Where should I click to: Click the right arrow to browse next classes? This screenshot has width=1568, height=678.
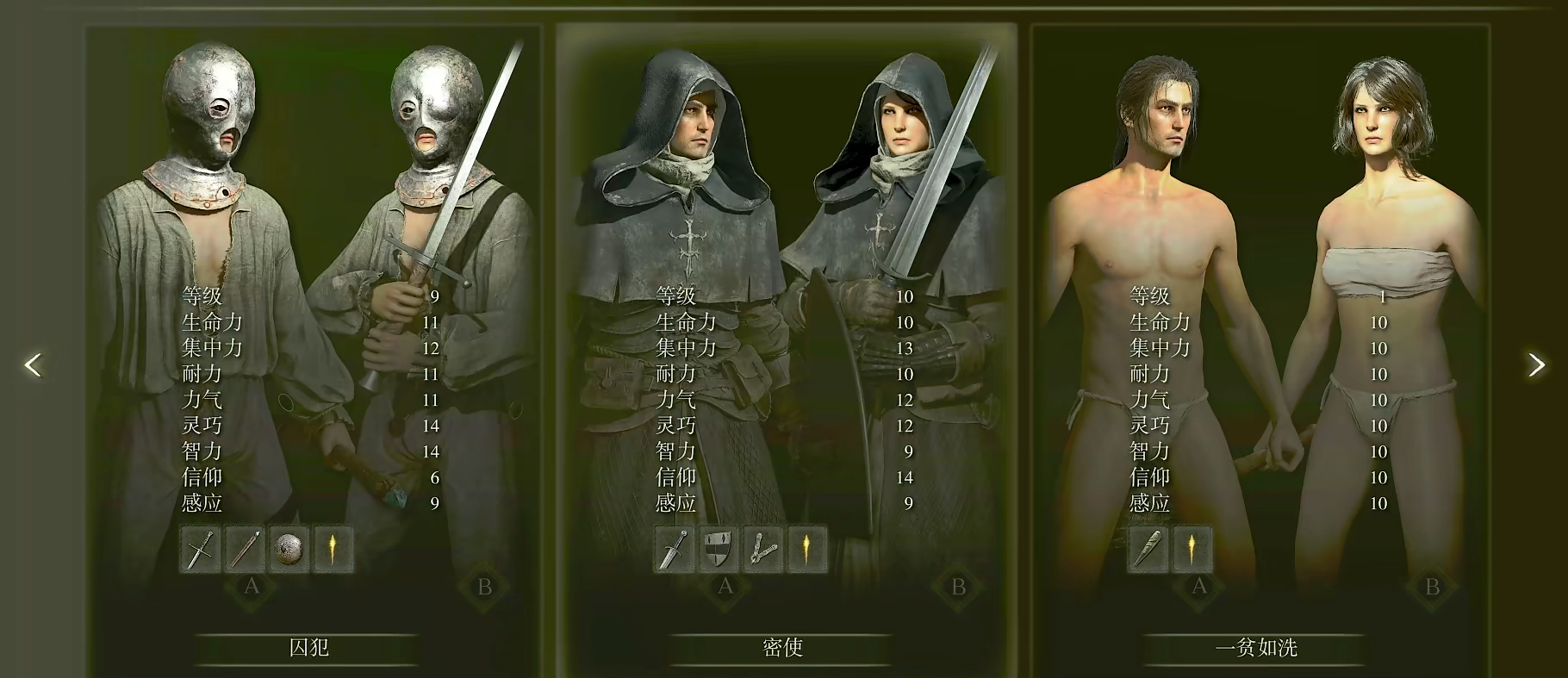(x=1536, y=365)
